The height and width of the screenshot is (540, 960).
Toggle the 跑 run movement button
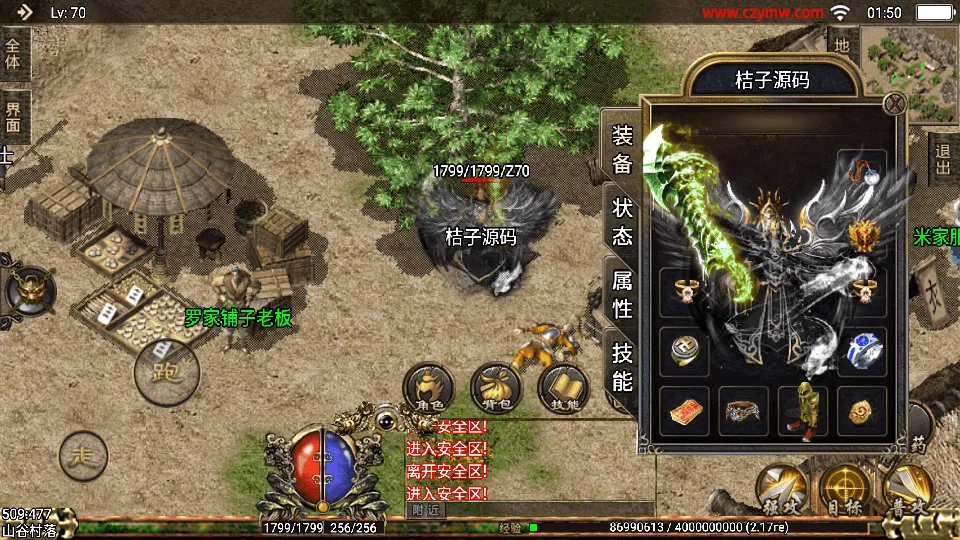click(166, 372)
